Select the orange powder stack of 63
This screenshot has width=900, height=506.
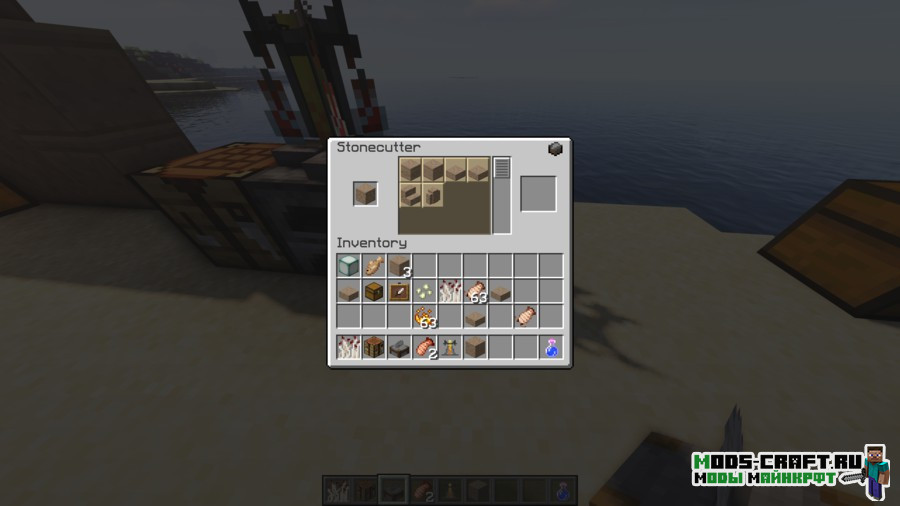point(425,317)
